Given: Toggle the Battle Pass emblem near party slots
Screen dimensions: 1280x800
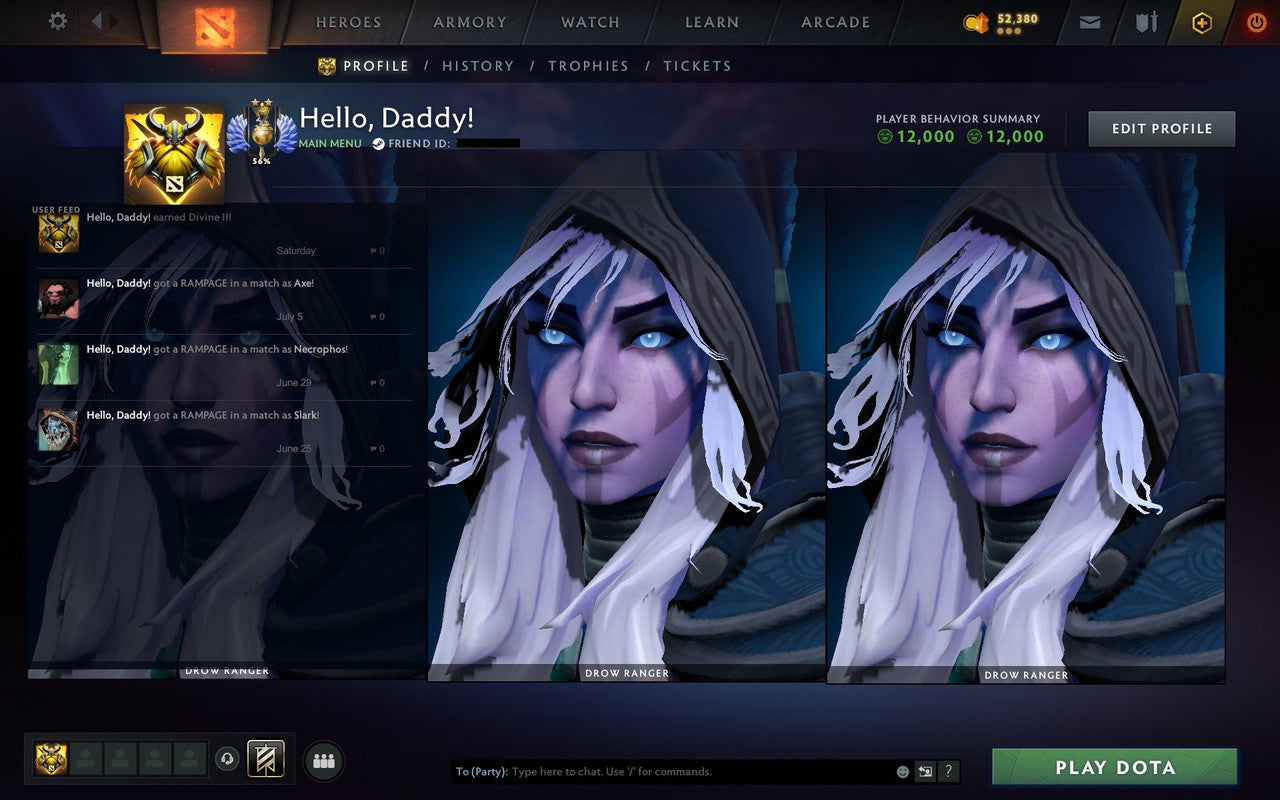Looking at the screenshot, I should tap(264, 760).
